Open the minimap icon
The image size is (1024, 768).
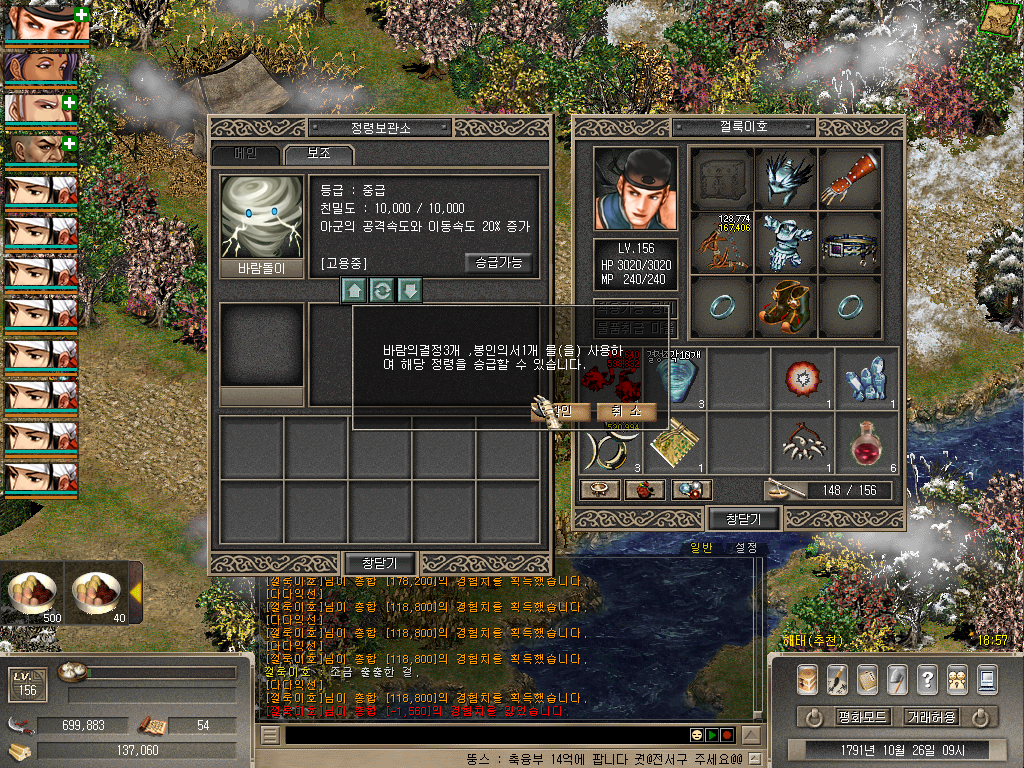[x=996, y=17]
